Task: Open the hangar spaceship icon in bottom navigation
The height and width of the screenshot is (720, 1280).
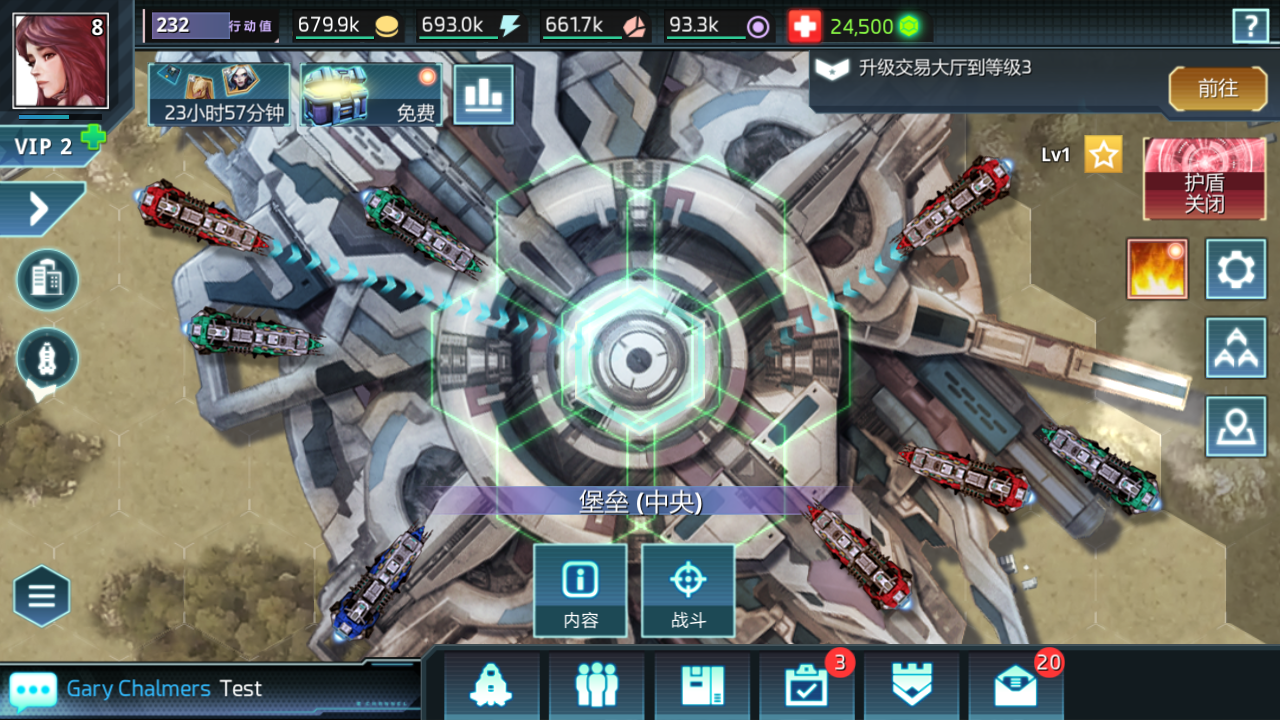Action: click(491, 686)
